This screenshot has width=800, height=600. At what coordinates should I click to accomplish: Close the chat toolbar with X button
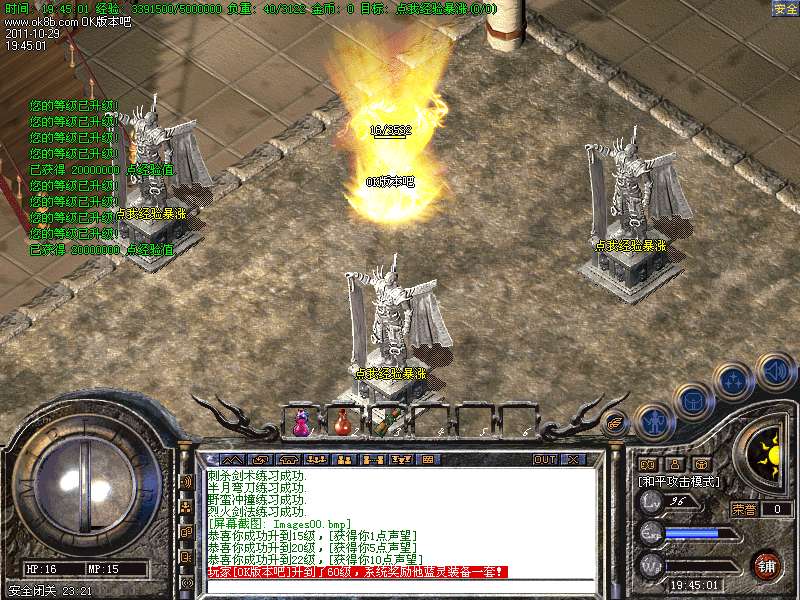point(572,460)
